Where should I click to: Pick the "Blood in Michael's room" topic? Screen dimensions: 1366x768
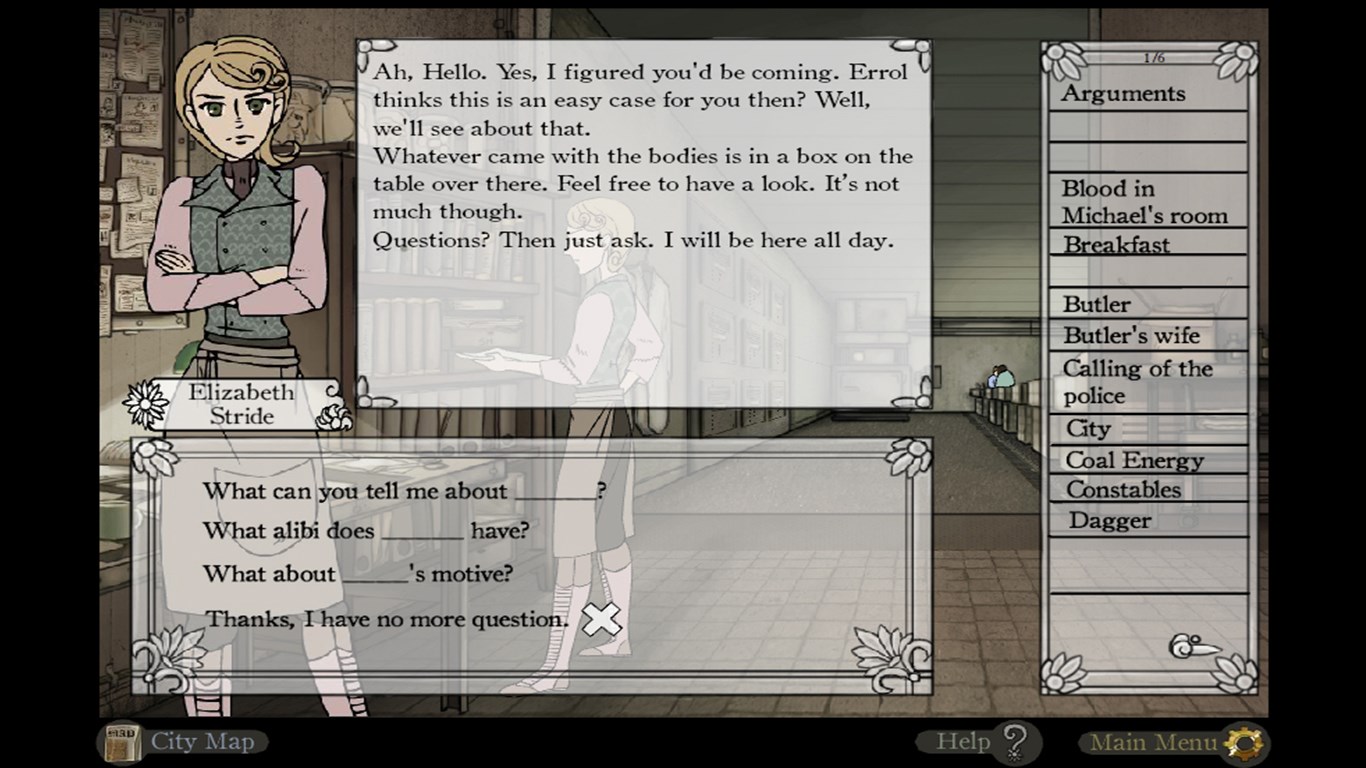[x=1144, y=202]
